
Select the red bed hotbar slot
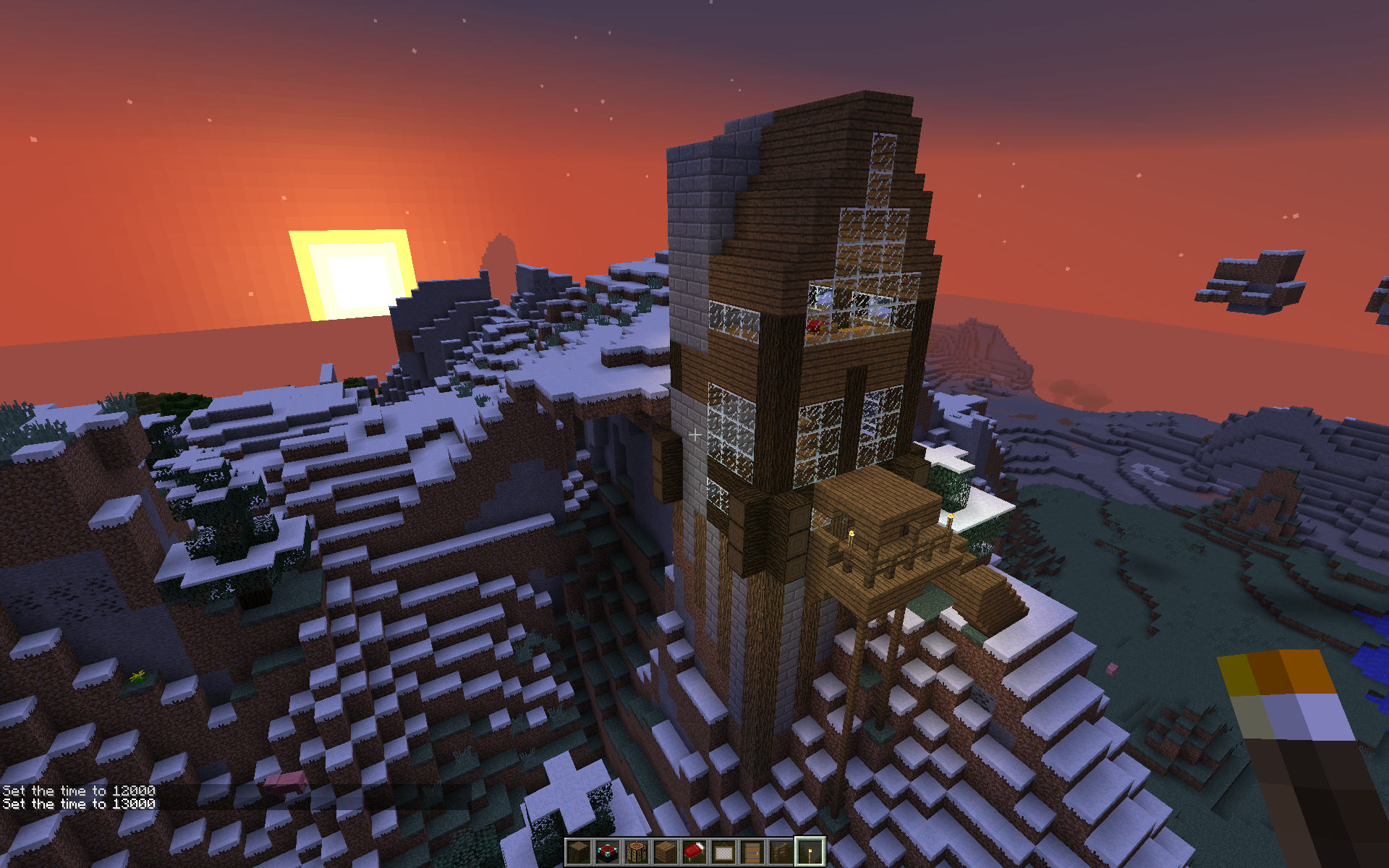[x=694, y=853]
